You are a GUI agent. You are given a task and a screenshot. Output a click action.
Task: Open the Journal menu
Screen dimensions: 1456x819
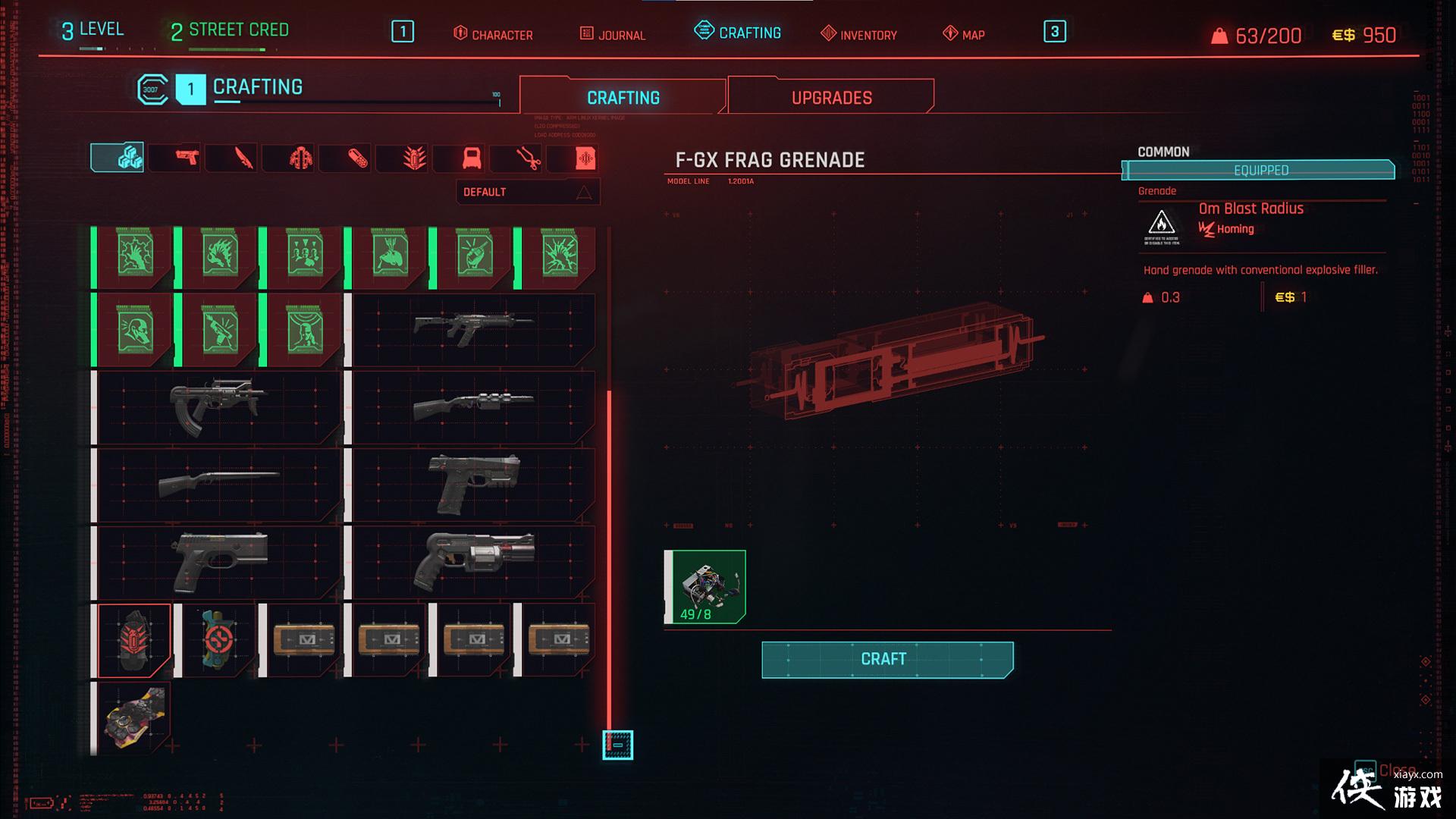[x=613, y=34]
